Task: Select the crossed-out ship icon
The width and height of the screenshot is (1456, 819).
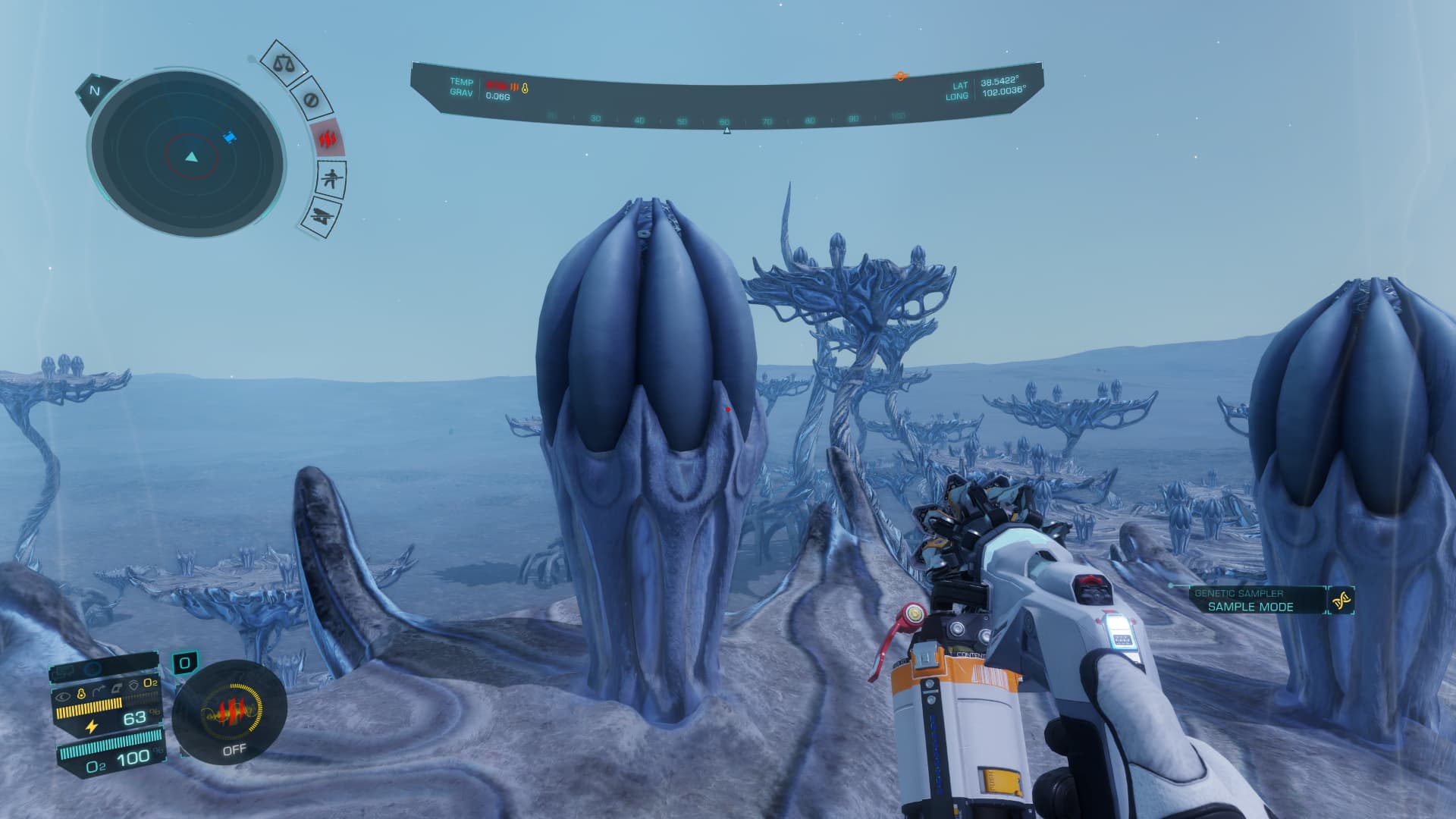Action: pyautogui.click(x=322, y=218)
